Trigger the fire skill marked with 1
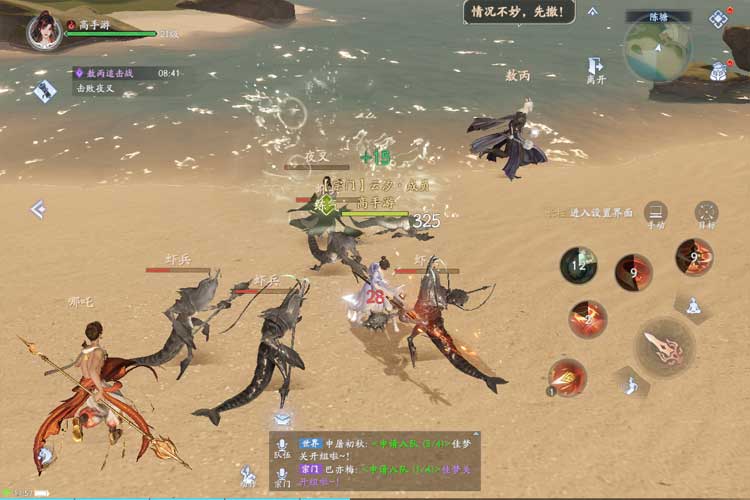Viewport: 750px width, 500px height. [x=567, y=376]
